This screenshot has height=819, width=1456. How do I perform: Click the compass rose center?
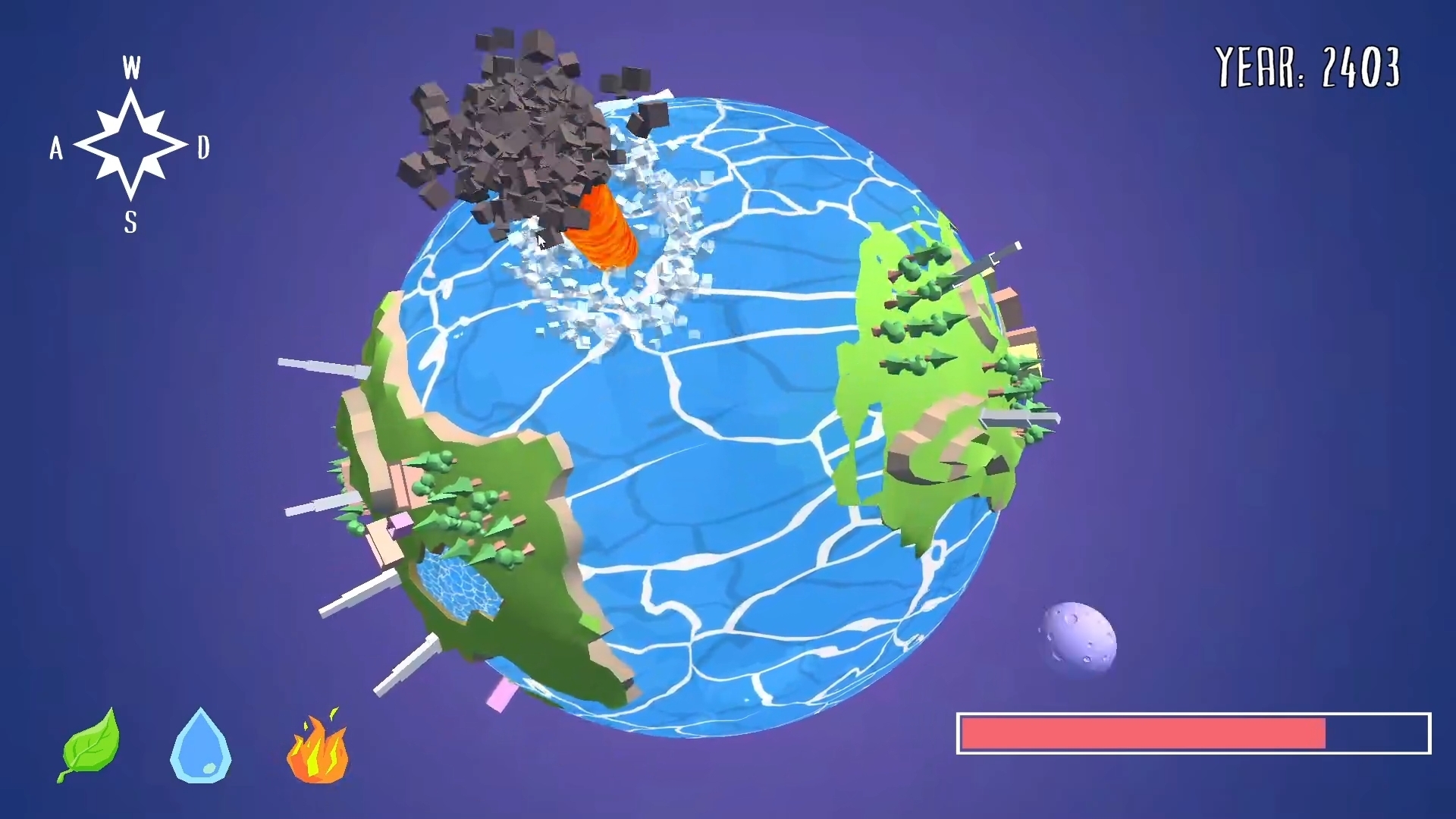point(130,146)
